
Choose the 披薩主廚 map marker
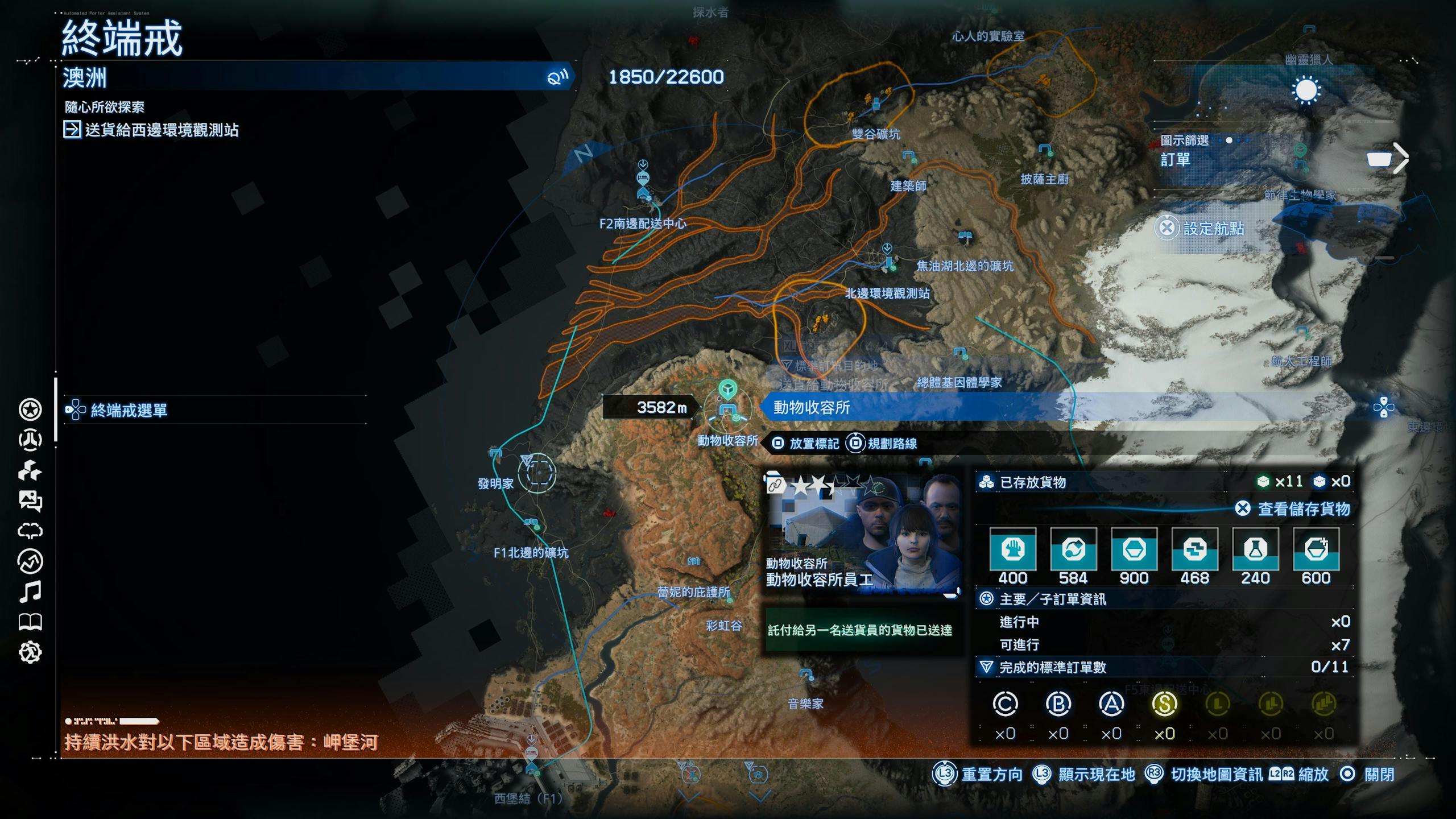coord(1044,150)
